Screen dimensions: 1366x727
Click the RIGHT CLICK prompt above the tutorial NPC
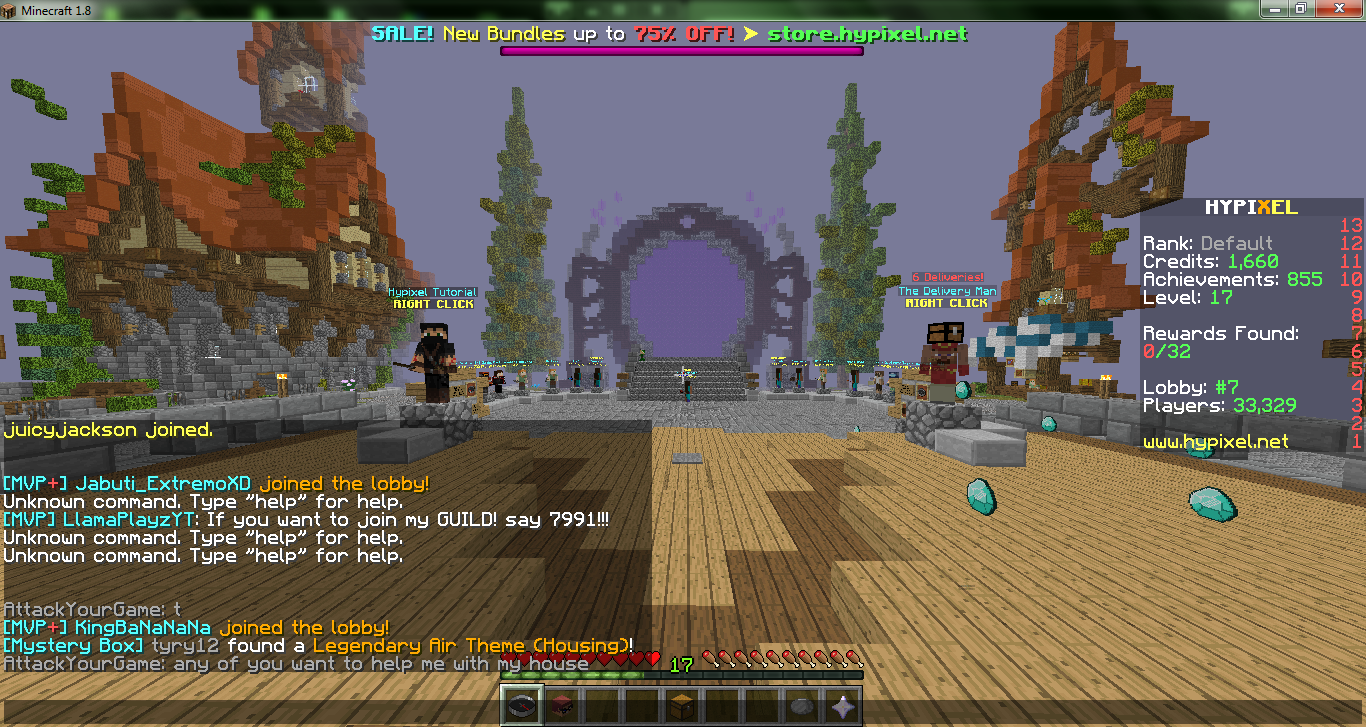coord(432,304)
